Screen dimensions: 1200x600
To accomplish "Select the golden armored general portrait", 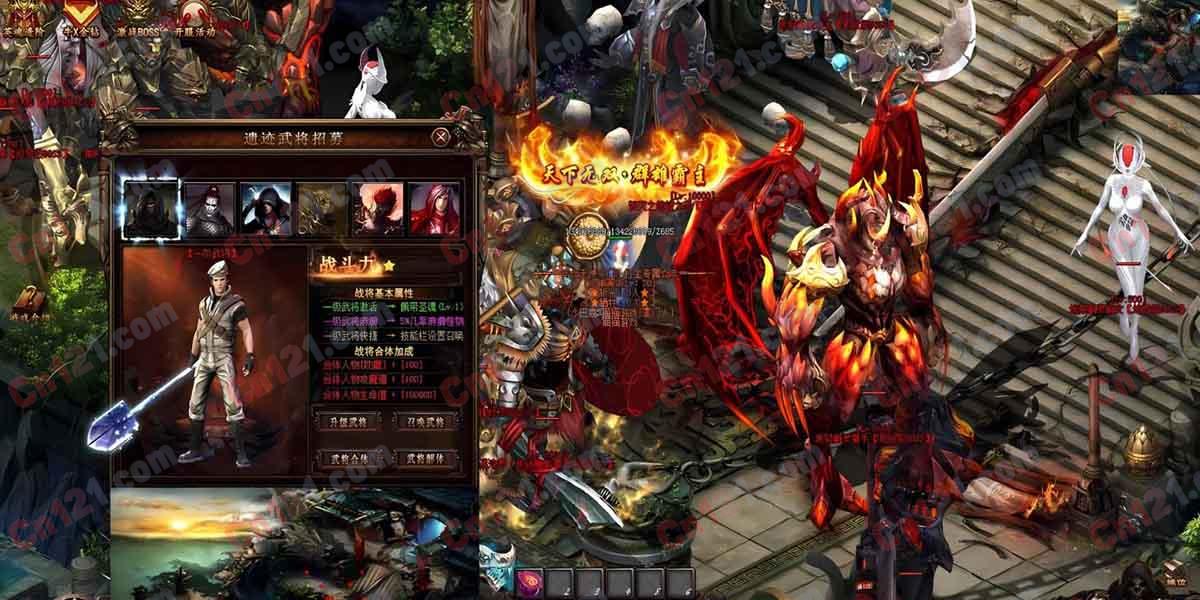I will click(x=321, y=209).
